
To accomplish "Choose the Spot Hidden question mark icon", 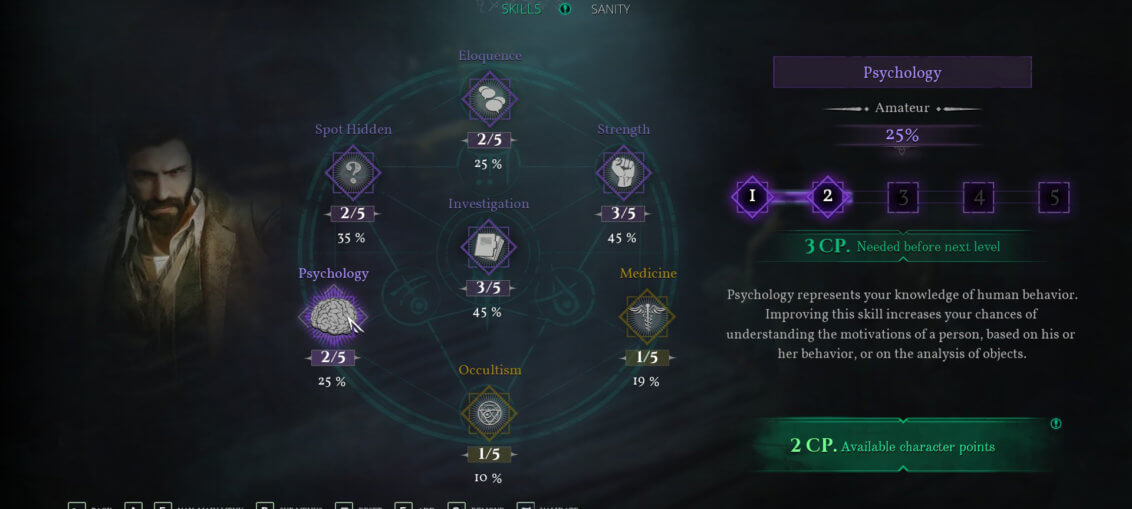I will [353, 173].
